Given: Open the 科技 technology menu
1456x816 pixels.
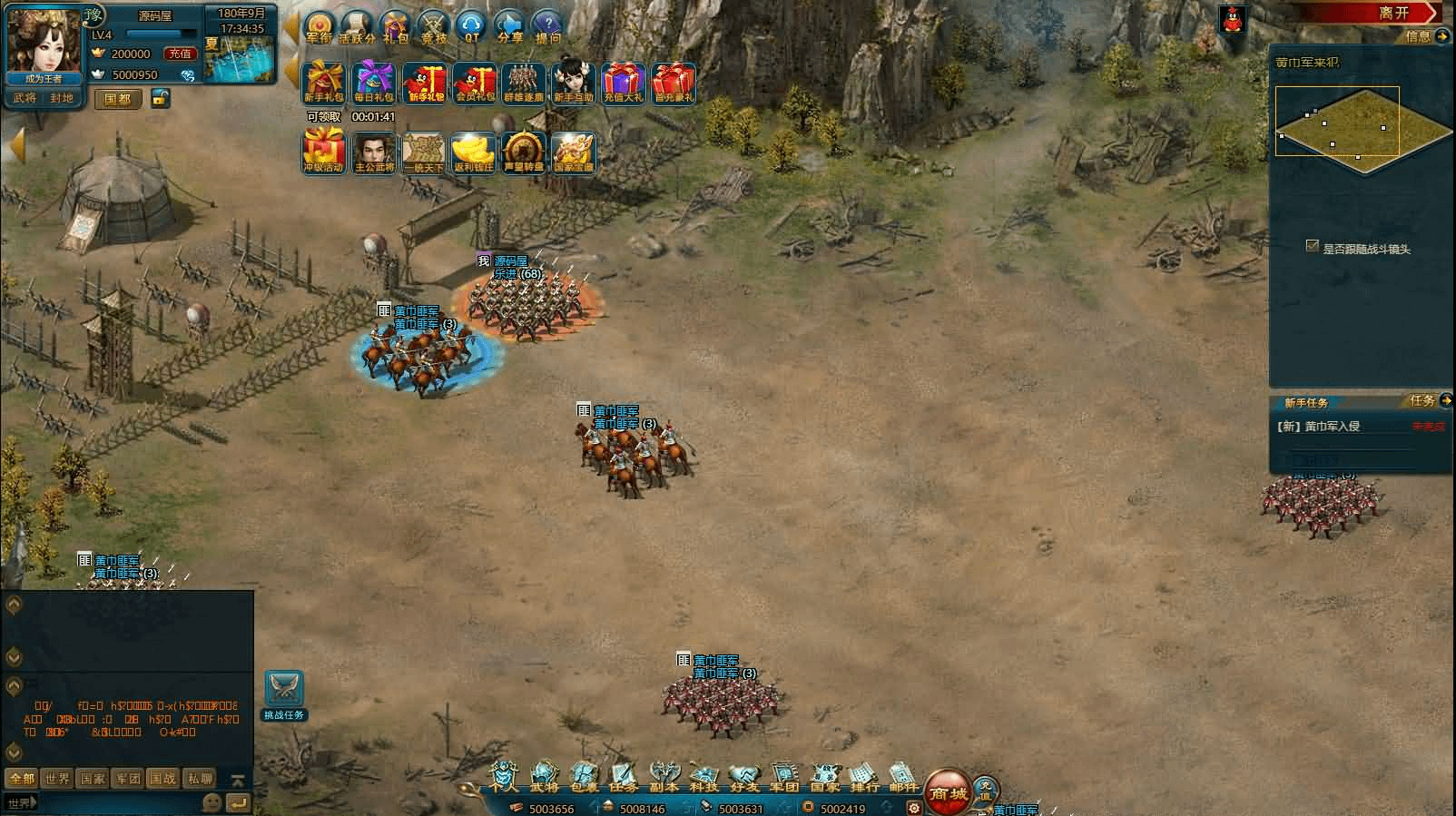Looking at the screenshot, I should pos(704,776).
